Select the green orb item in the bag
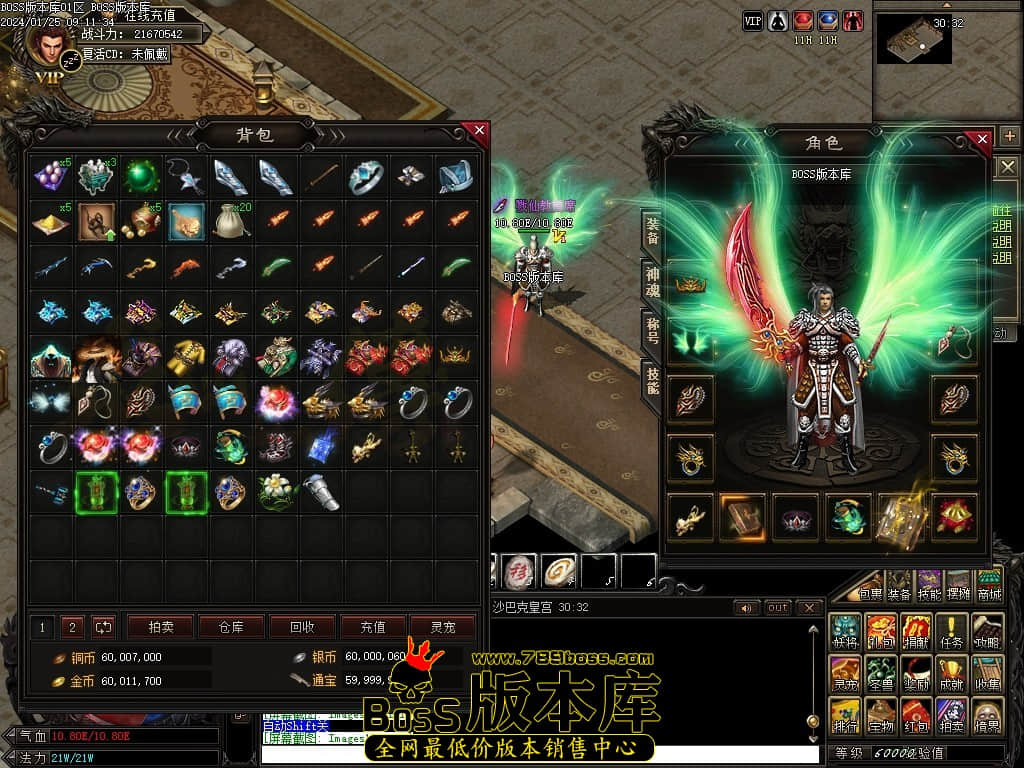Image resolution: width=1024 pixels, height=768 pixels. 141,177
